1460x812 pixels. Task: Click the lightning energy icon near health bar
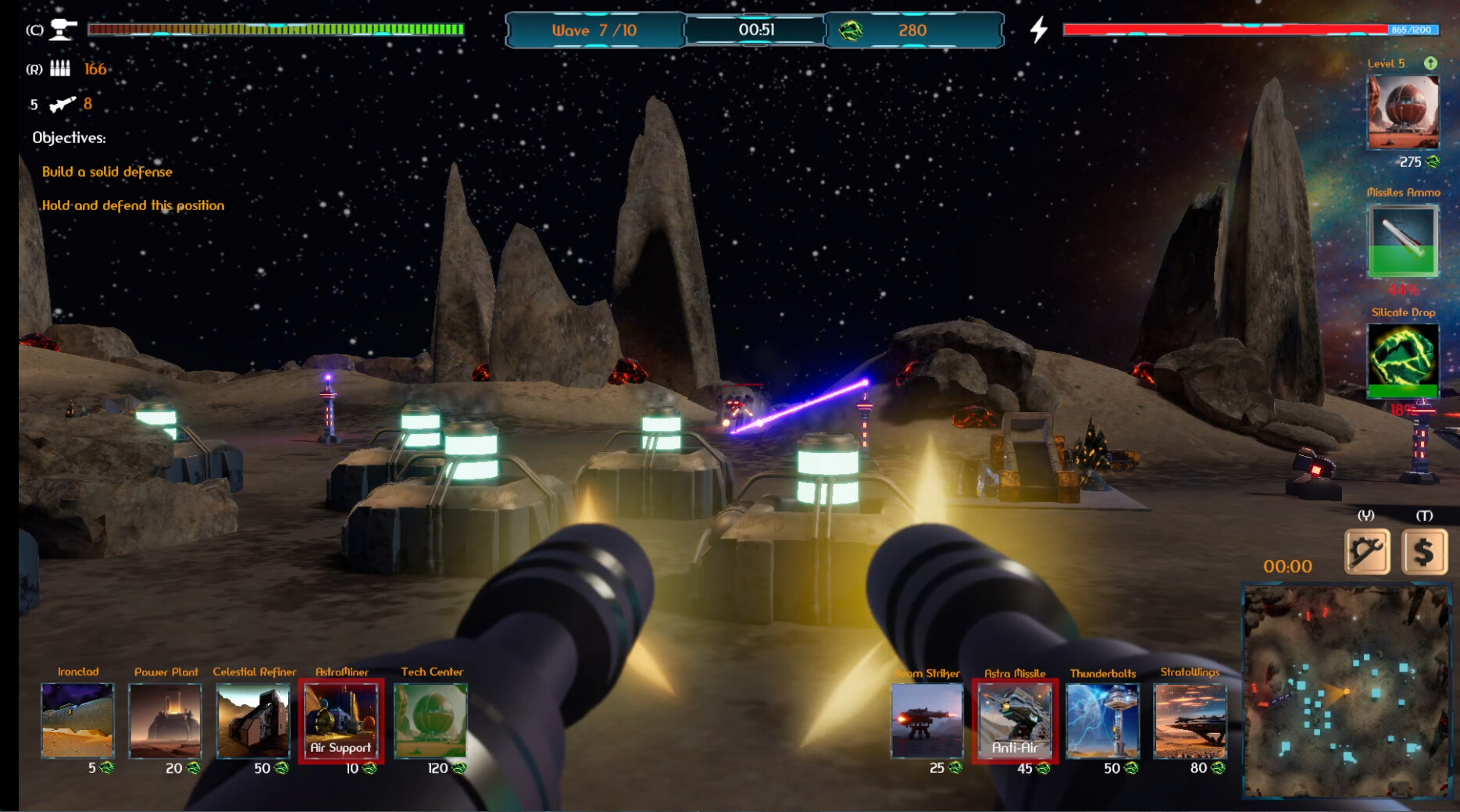1038,30
